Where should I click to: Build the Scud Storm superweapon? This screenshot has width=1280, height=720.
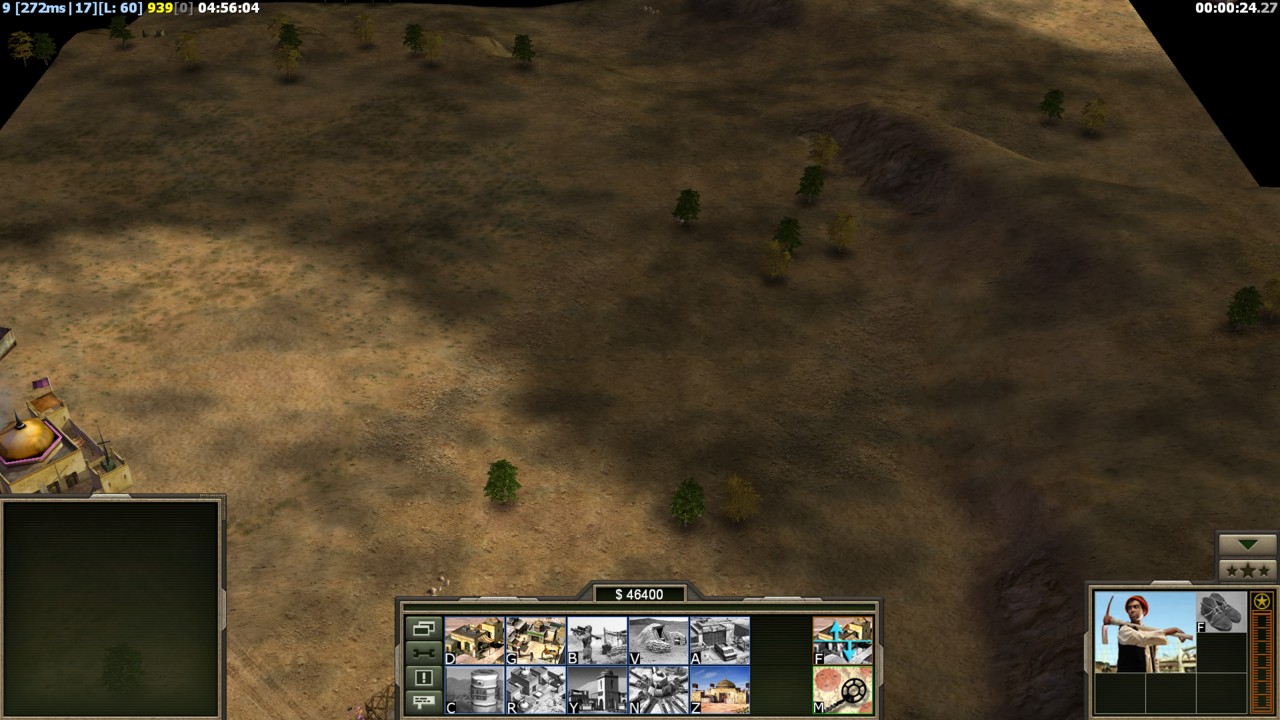(x=658, y=690)
